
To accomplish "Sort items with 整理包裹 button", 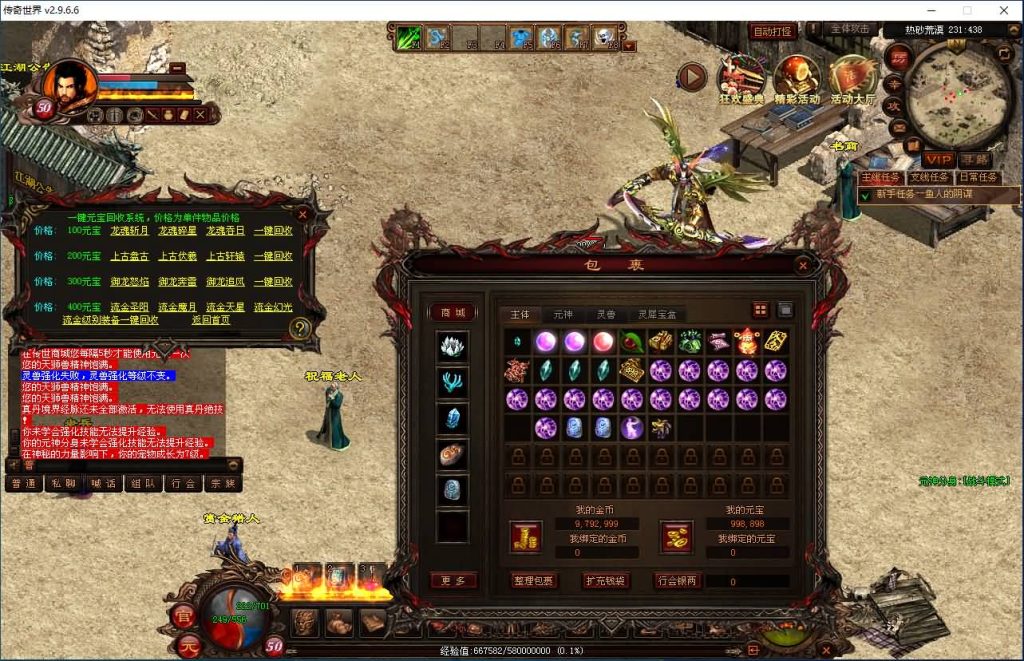I will (x=534, y=581).
